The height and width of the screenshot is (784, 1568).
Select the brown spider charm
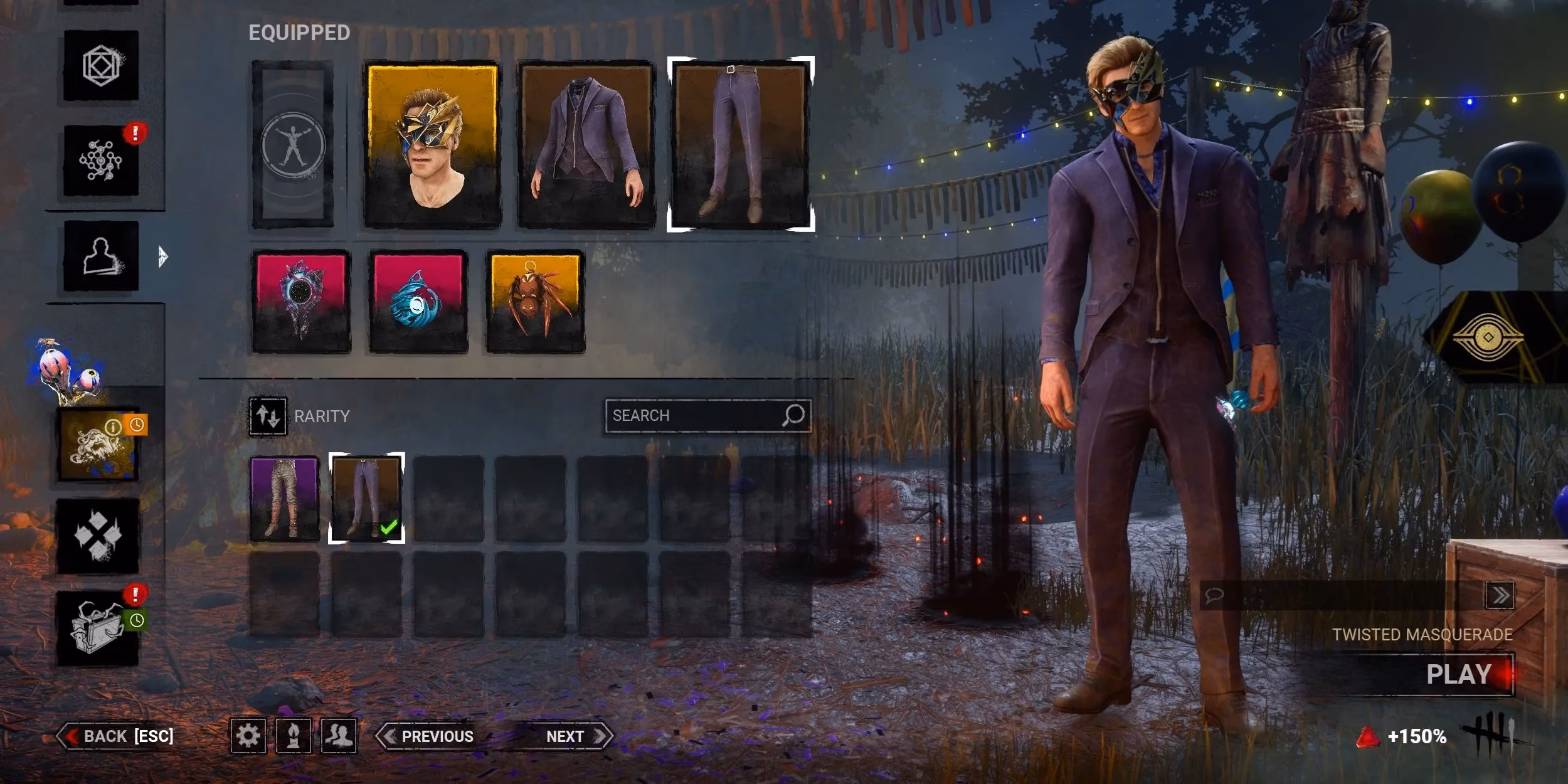coord(535,302)
